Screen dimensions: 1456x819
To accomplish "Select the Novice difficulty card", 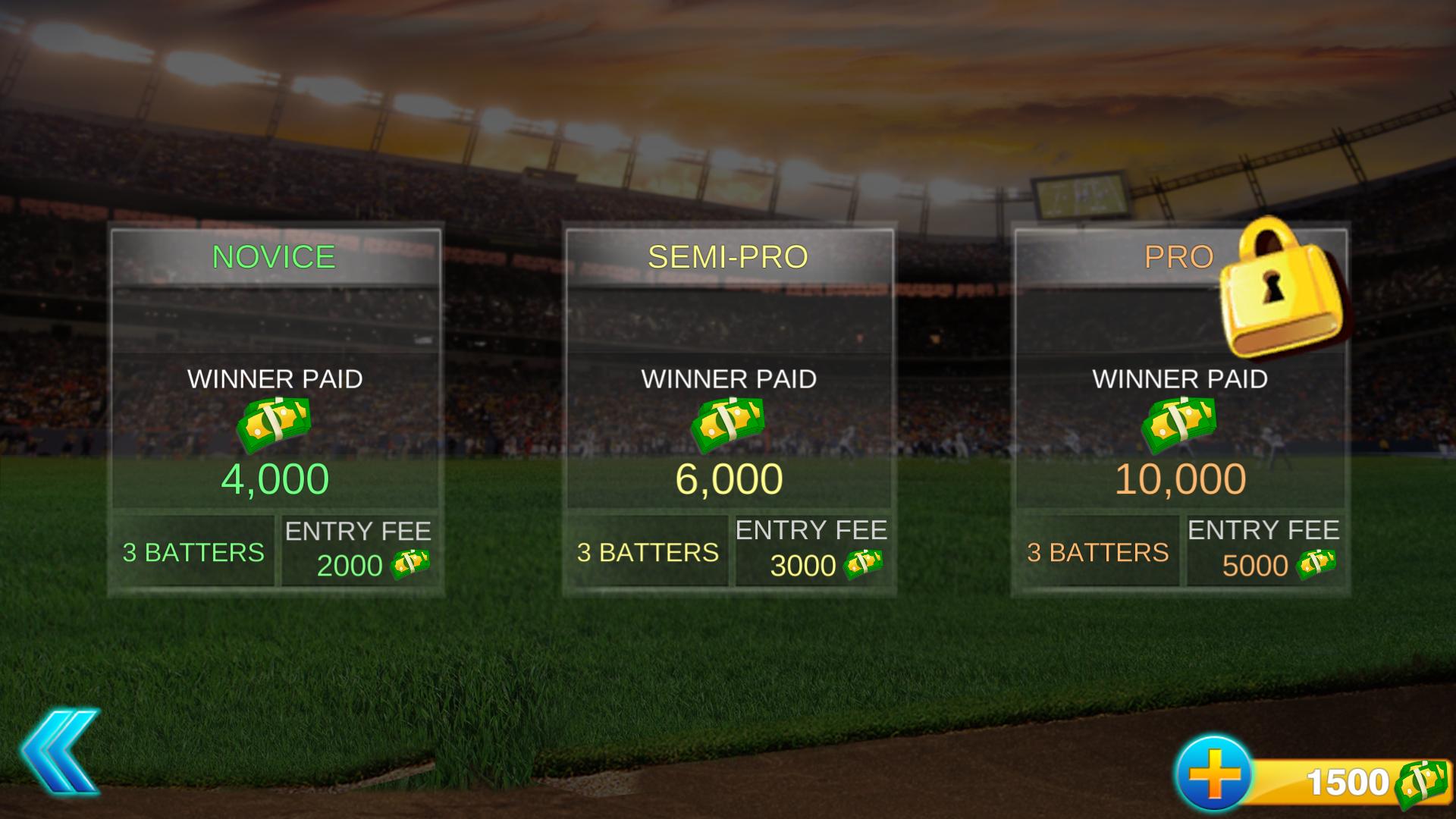I will [275, 409].
